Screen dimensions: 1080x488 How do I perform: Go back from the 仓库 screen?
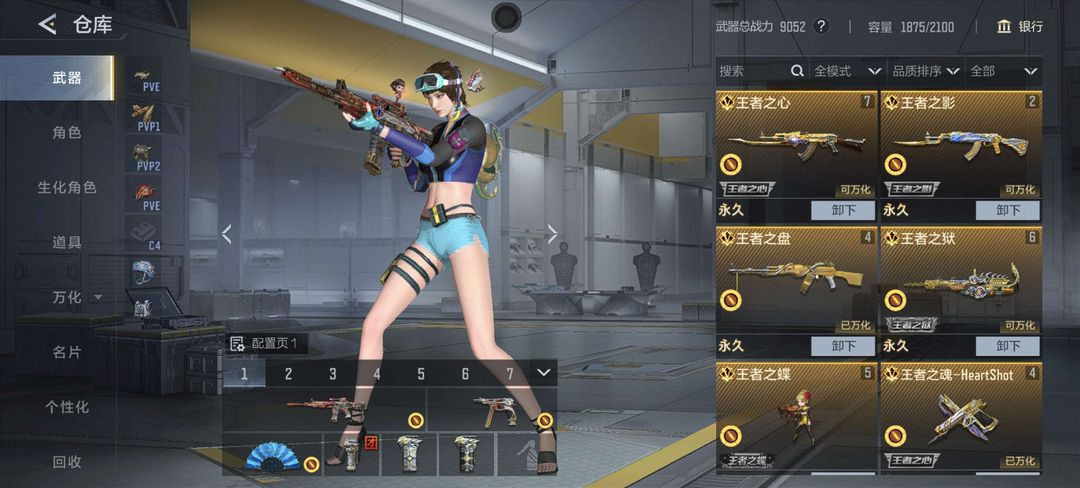47,25
